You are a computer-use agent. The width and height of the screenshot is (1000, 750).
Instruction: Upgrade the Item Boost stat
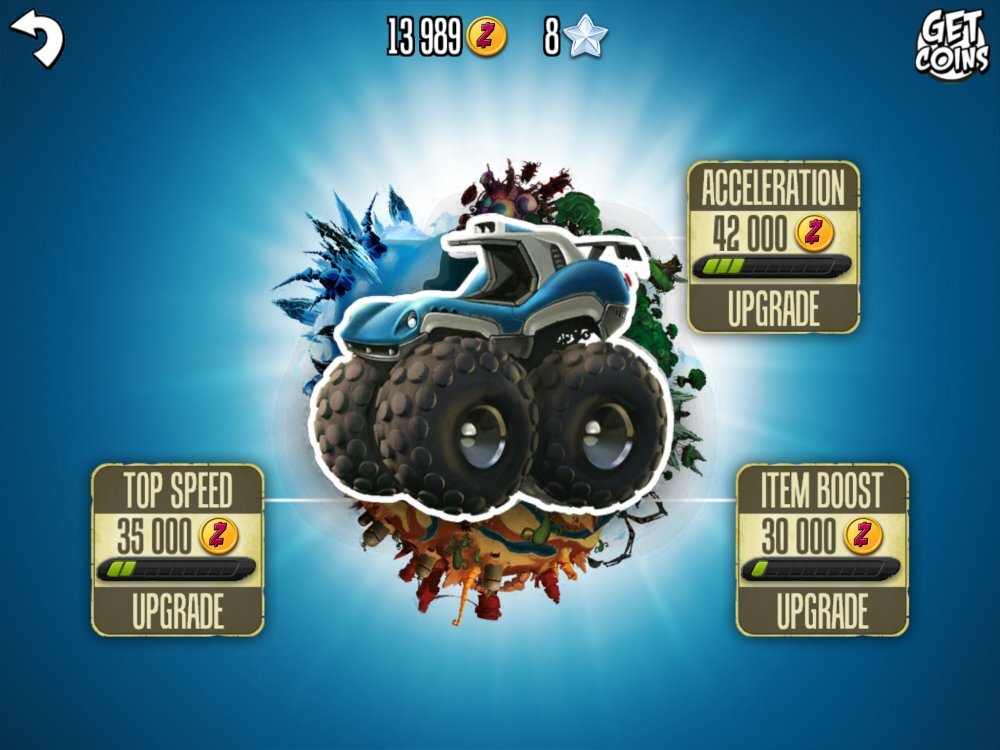pos(822,611)
